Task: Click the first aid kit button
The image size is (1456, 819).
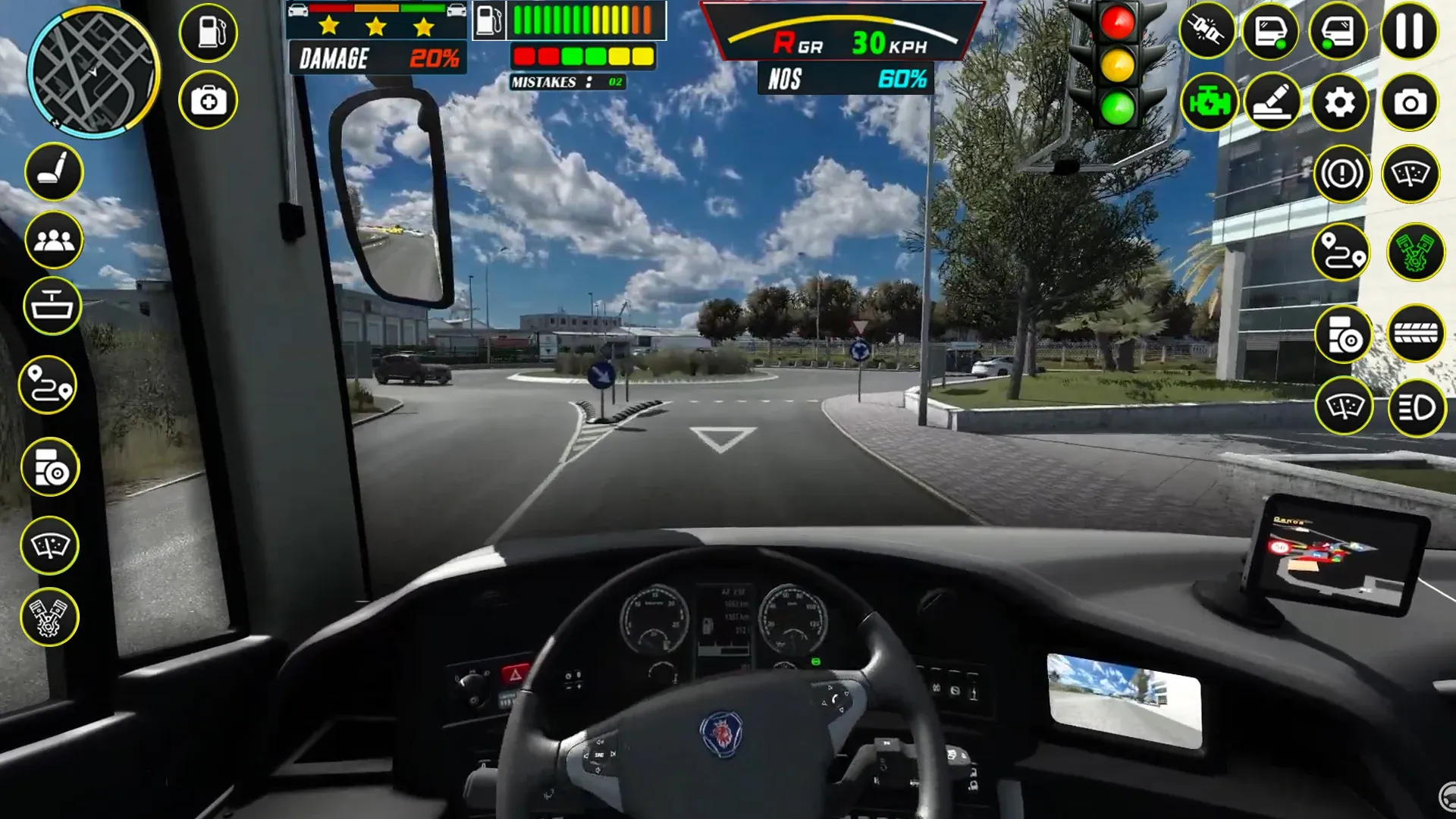Action: click(x=209, y=100)
